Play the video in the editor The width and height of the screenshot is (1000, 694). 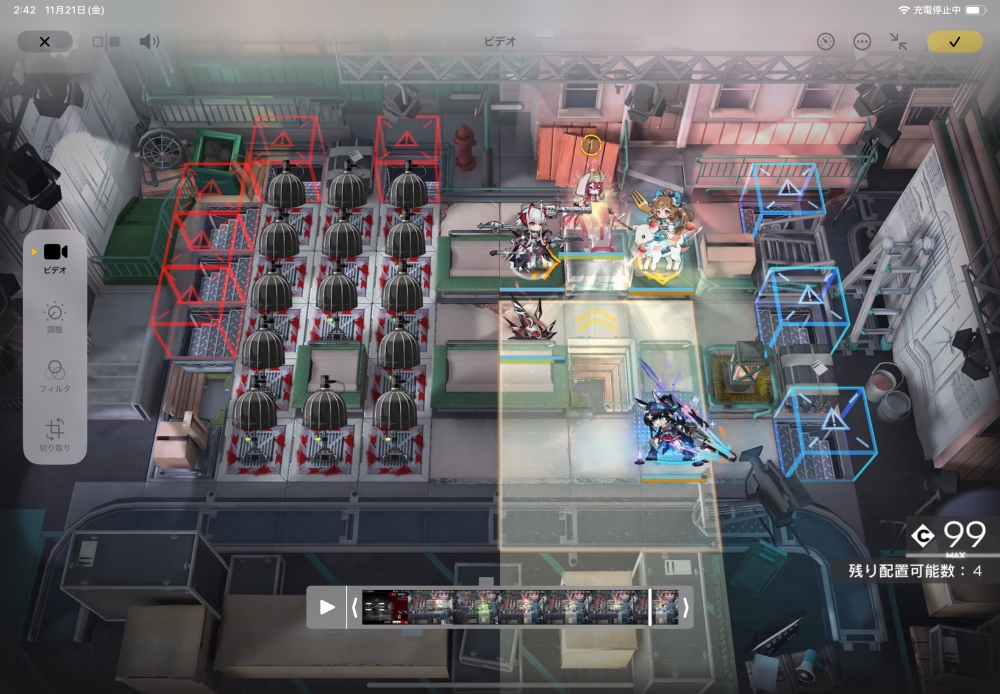[327, 607]
